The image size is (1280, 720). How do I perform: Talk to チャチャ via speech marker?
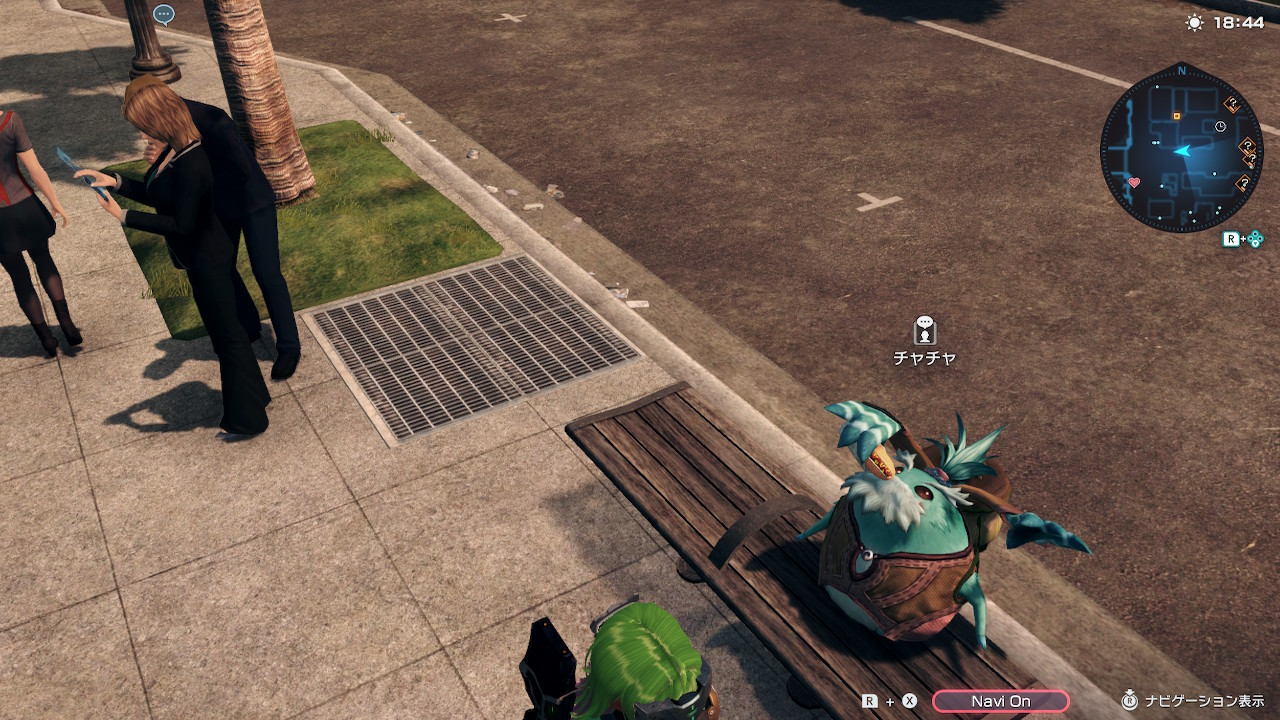click(925, 330)
